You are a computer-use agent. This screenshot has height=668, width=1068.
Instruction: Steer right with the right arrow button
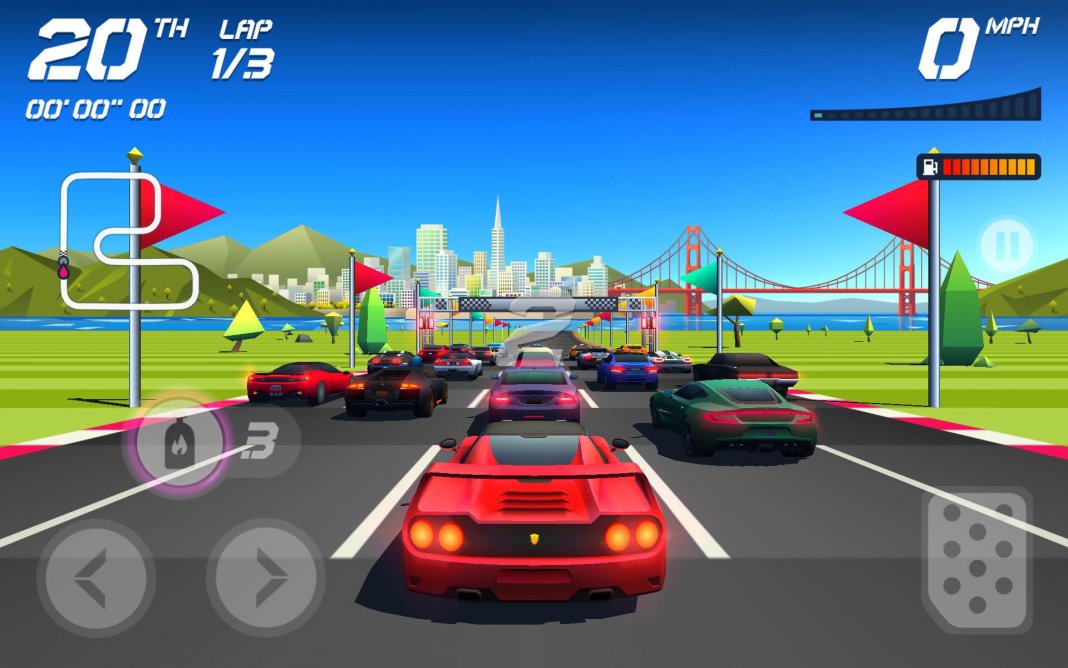tap(265, 578)
